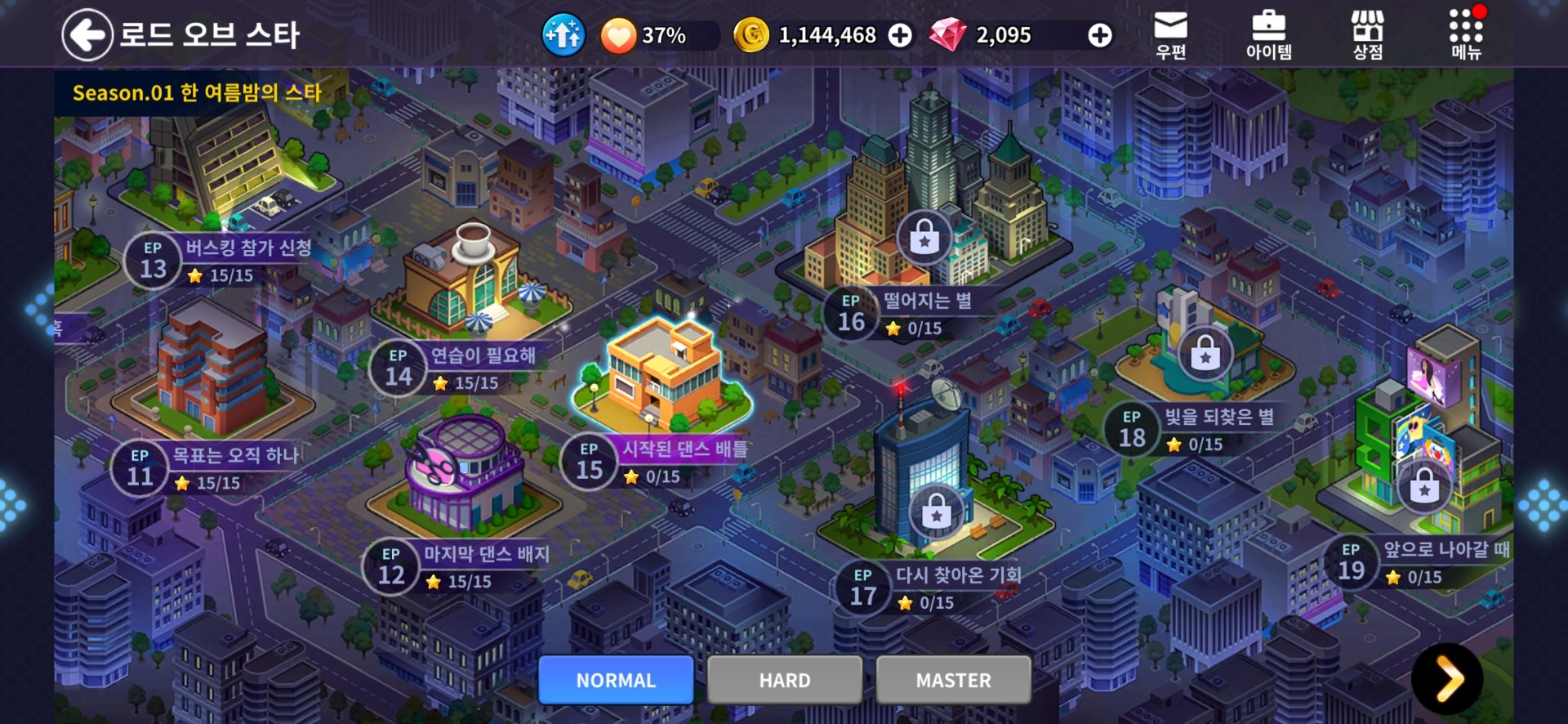Open locked episode 17 다시 찾아온 기회
The width and height of the screenshot is (1568, 724).
[931, 587]
